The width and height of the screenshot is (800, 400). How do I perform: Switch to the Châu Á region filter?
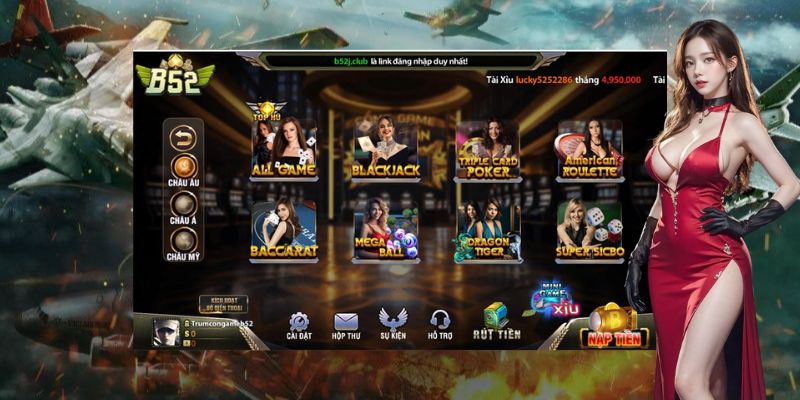184,204
